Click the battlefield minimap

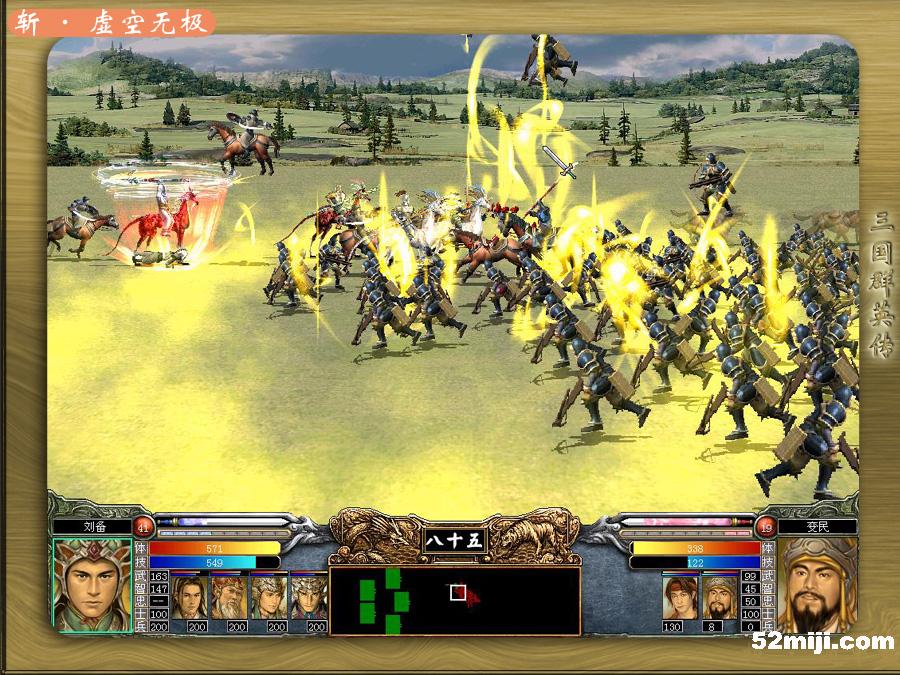(x=454, y=601)
